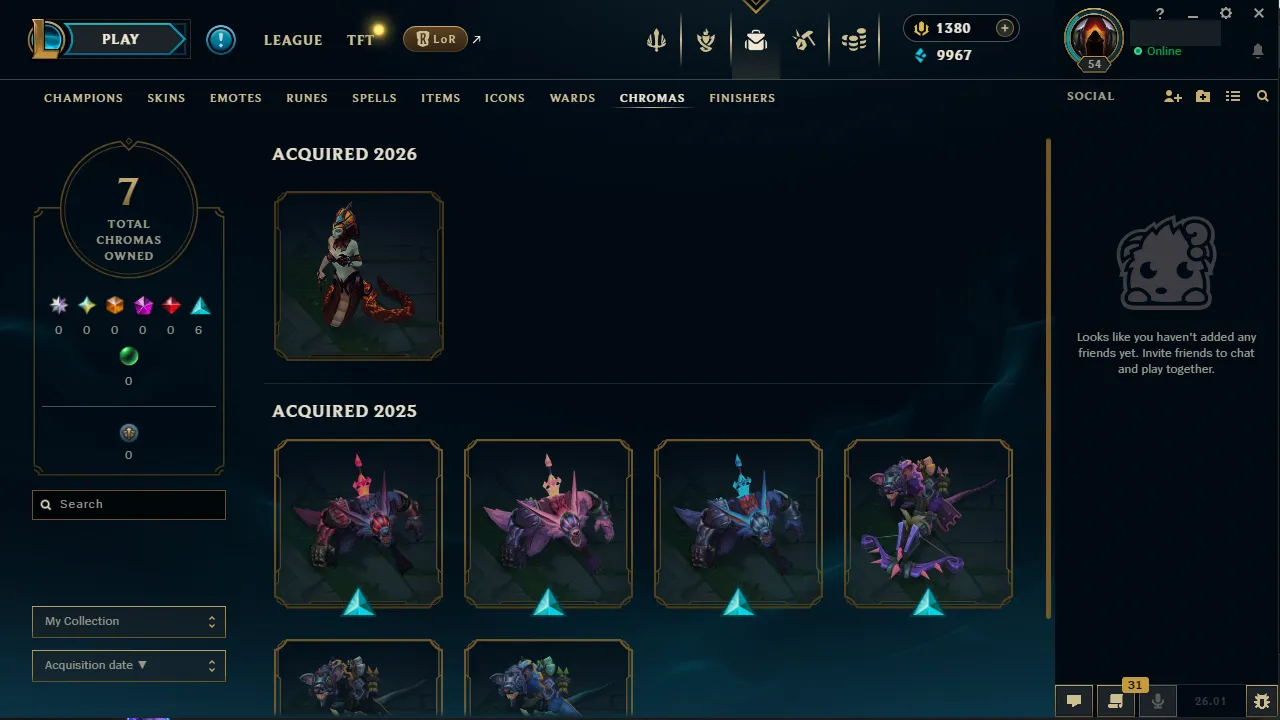
Task: Create a friend group with folder icon
Action: [1202, 95]
